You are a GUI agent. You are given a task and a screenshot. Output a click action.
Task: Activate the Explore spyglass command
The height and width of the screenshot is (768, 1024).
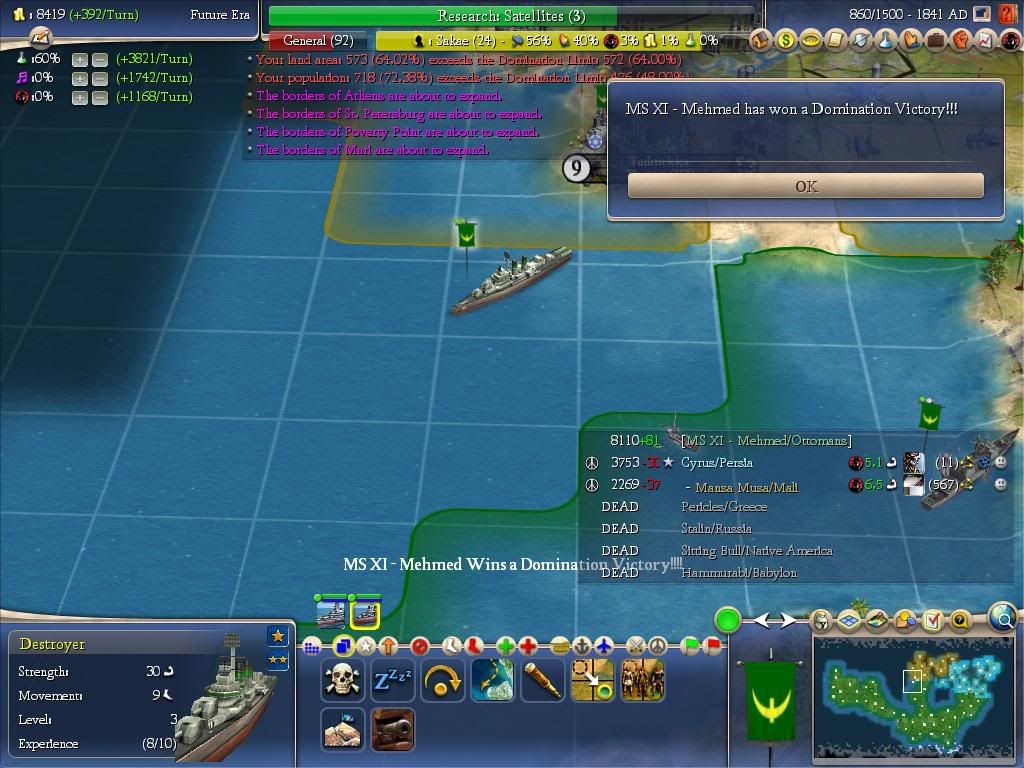click(x=542, y=680)
